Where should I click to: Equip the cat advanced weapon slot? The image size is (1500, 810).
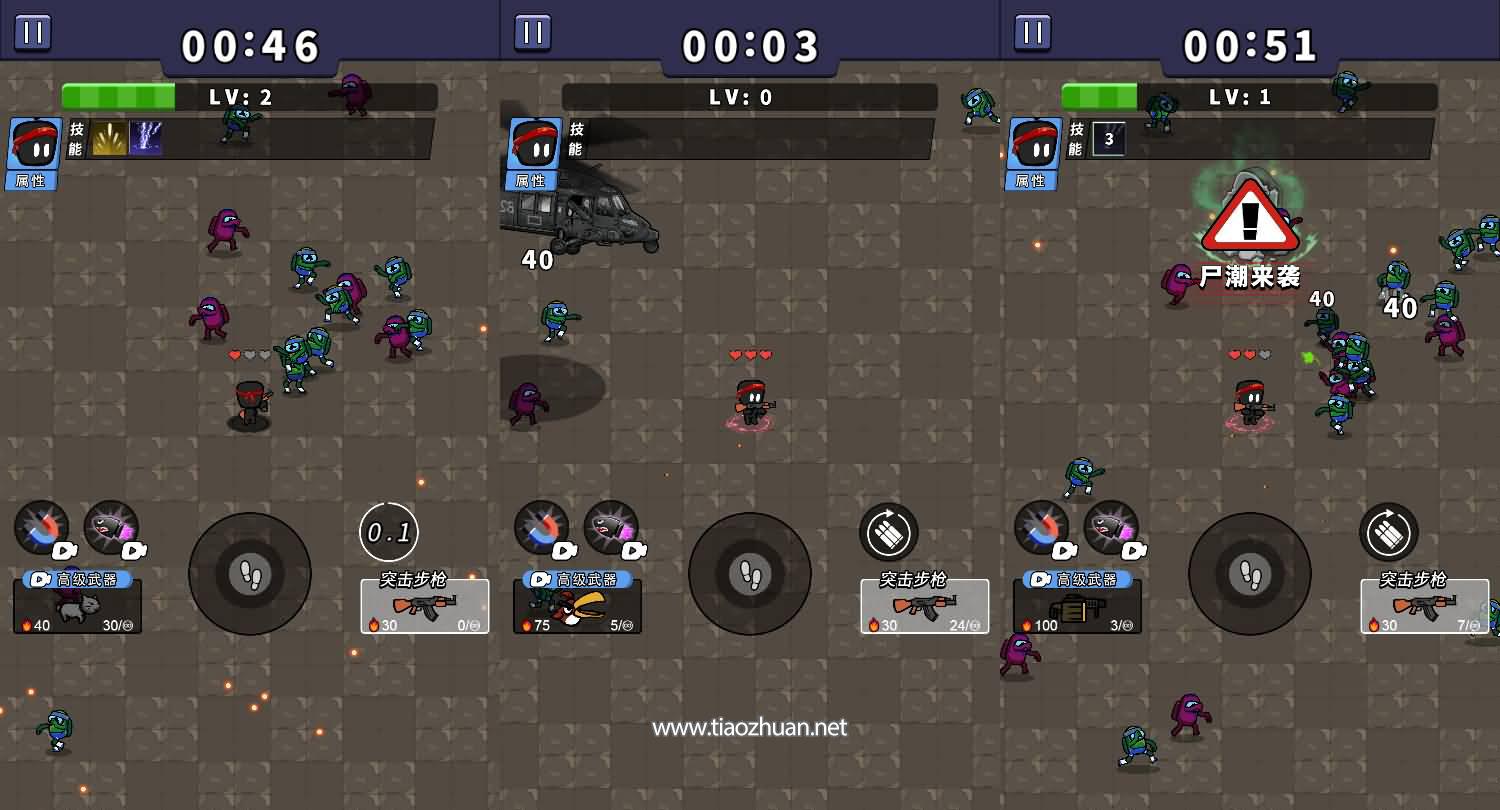pos(77,606)
